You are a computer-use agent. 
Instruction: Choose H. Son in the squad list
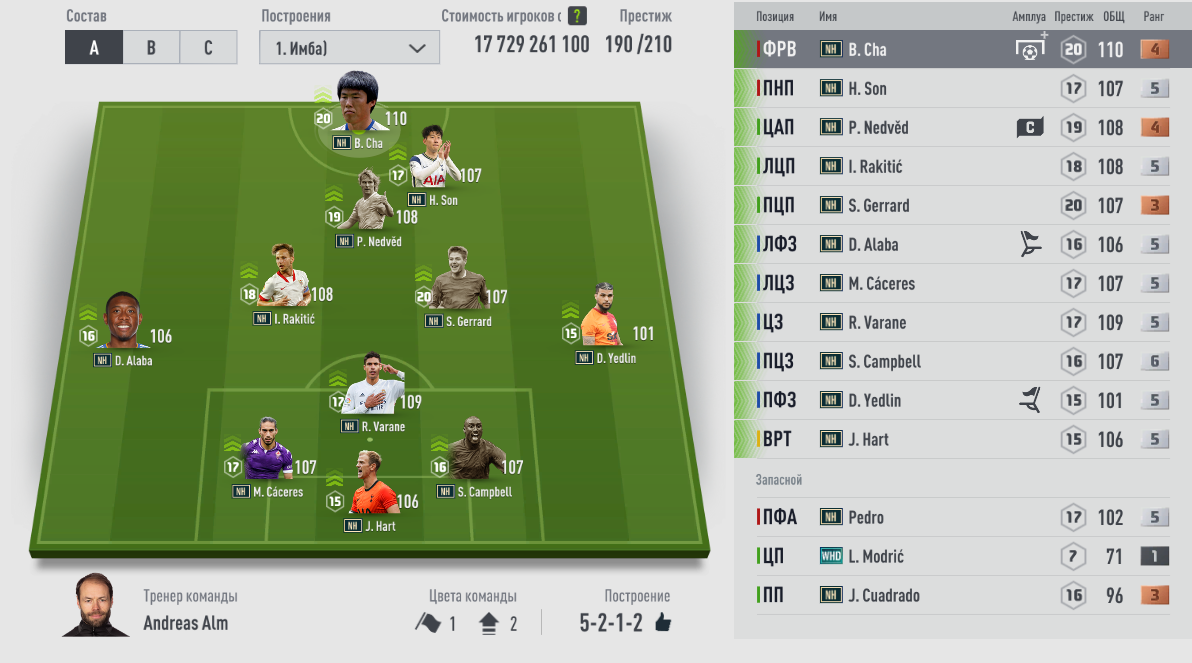click(960, 89)
